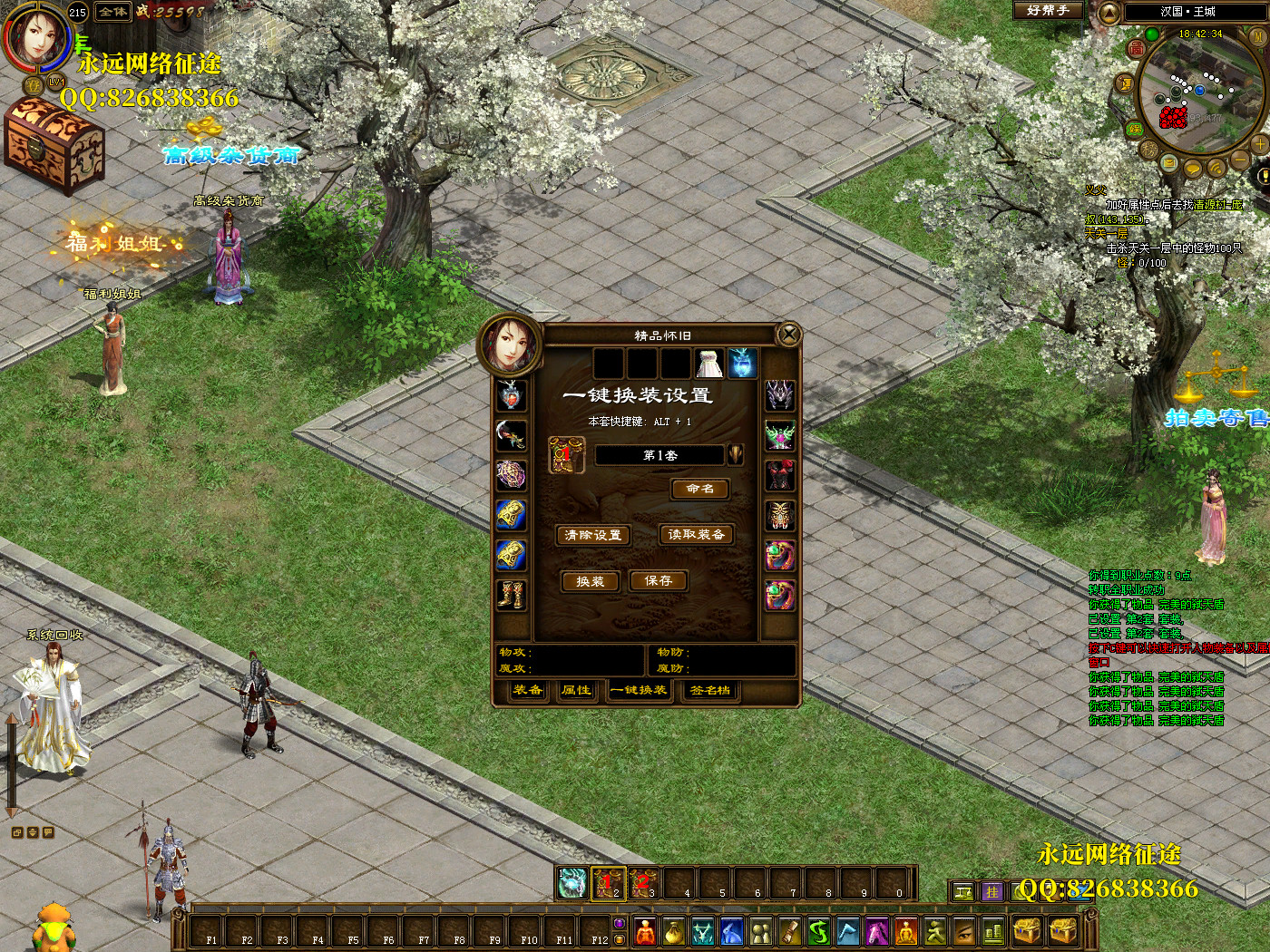Close the 一键换装设置 equipment panel
Viewport: 1270px width, 952px height.
789,335
